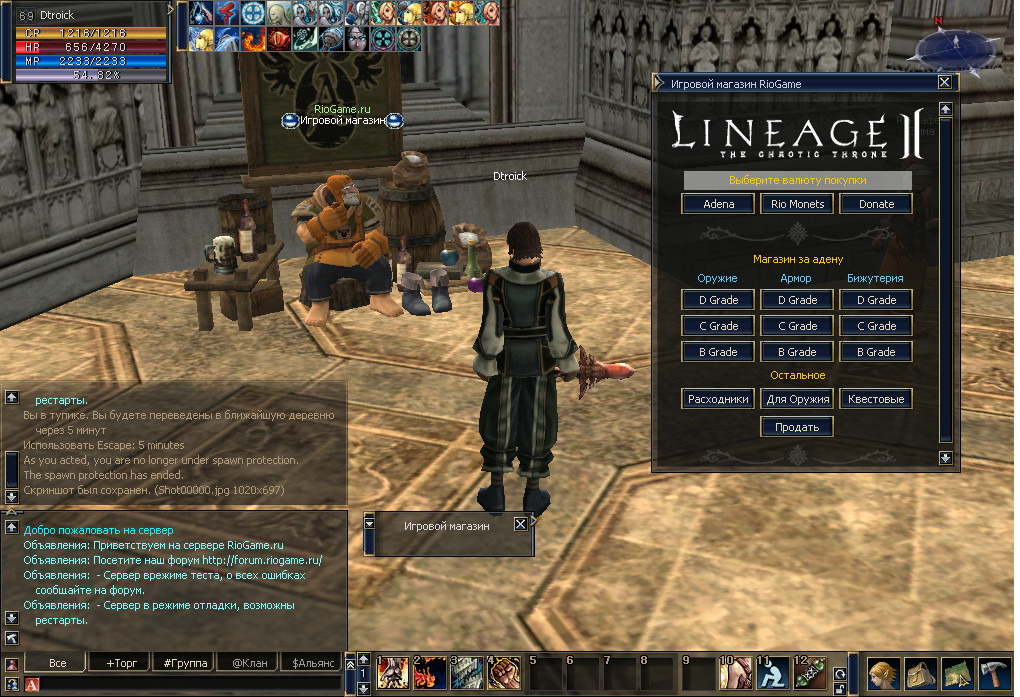Click the Продать sell button

click(797, 427)
